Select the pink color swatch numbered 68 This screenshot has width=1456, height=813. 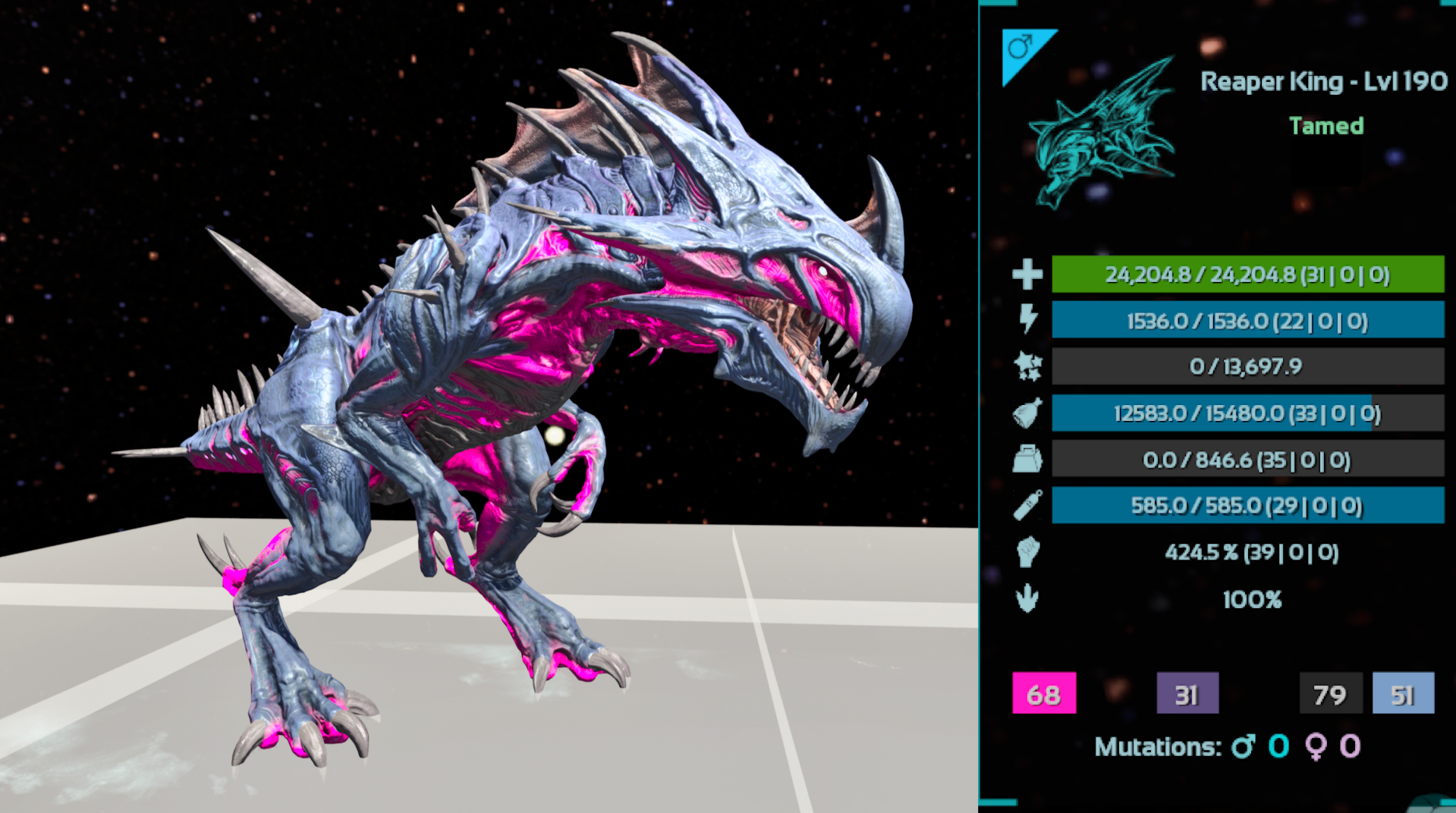[1043, 693]
